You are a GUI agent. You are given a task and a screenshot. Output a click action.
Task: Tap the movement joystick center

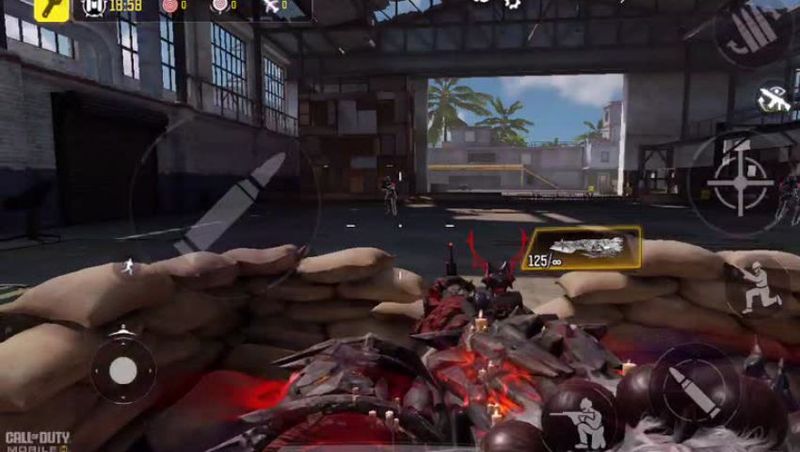pos(123,371)
